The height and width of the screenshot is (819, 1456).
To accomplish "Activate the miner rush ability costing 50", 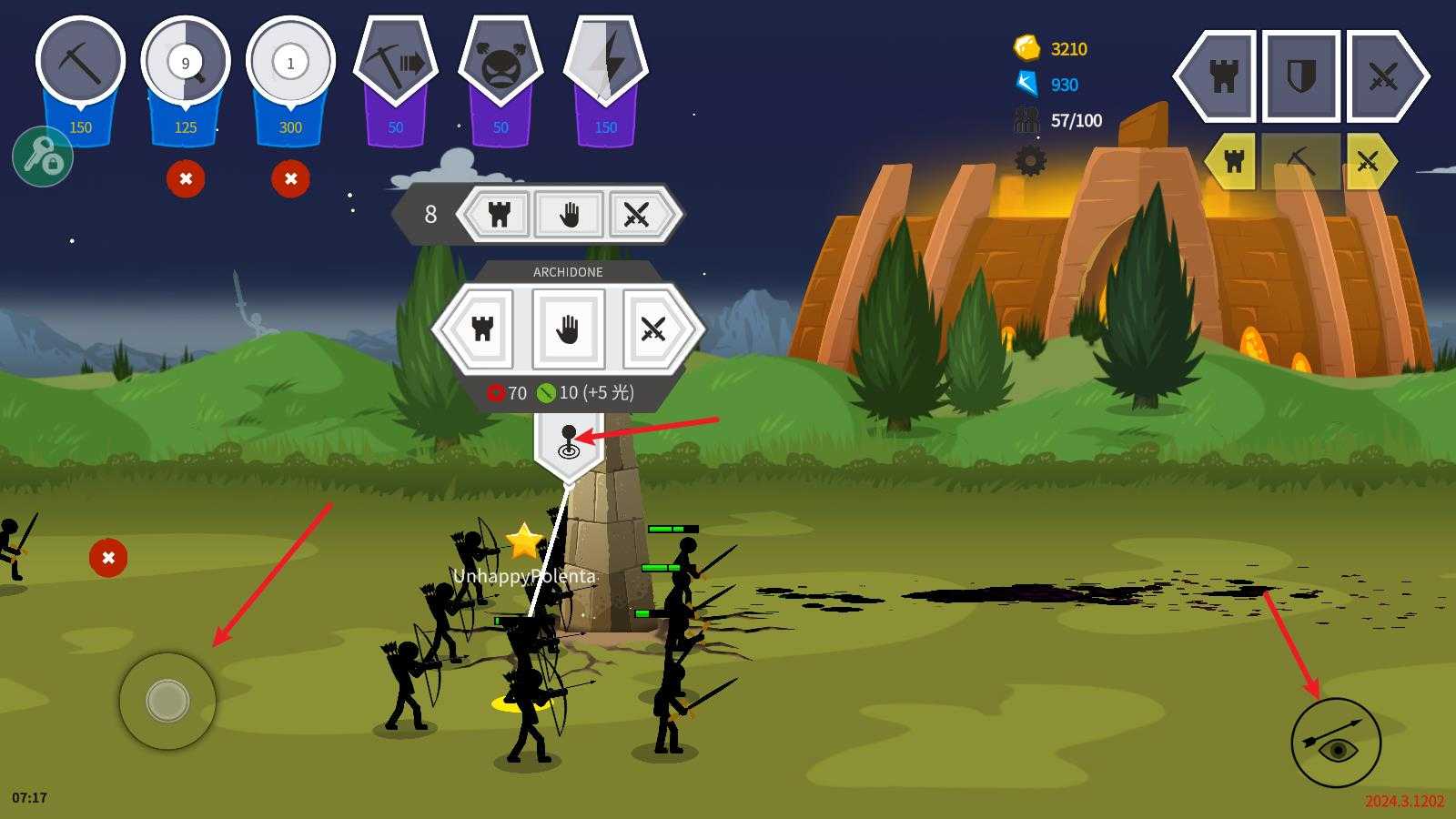I will [396, 64].
